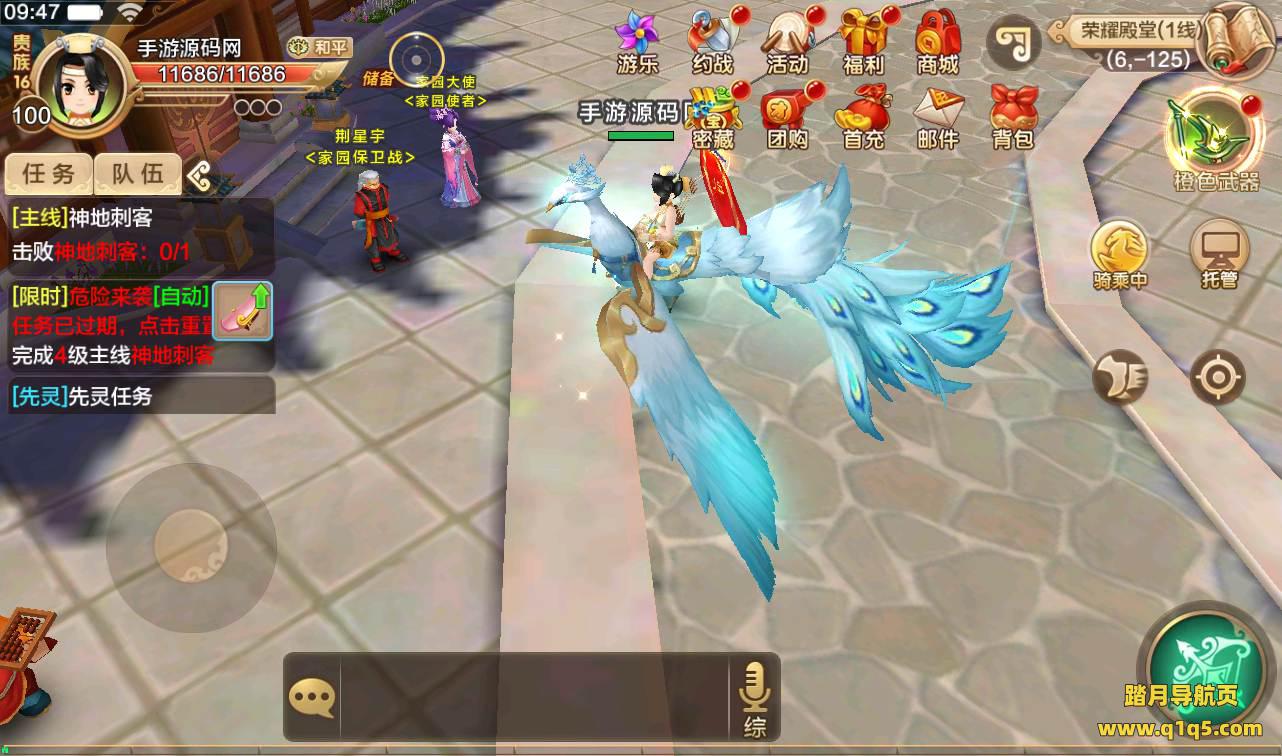Switch to the 任务 quest tab
This screenshot has height=756, width=1282.
point(48,174)
